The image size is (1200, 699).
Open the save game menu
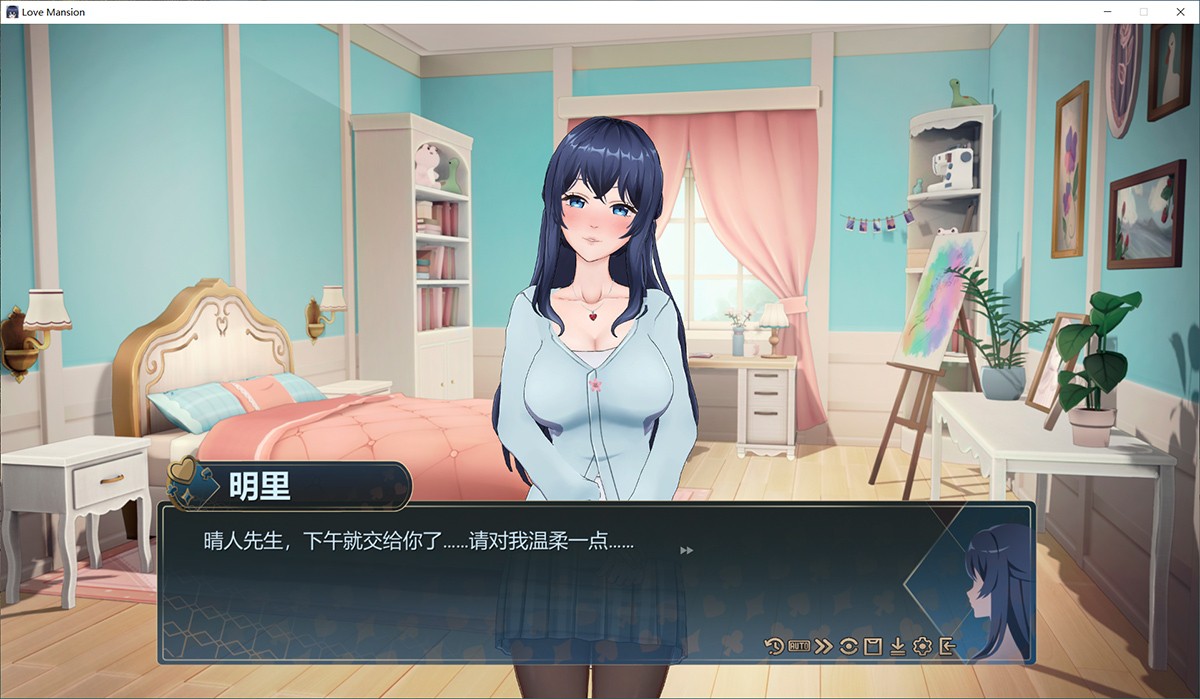point(872,646)
